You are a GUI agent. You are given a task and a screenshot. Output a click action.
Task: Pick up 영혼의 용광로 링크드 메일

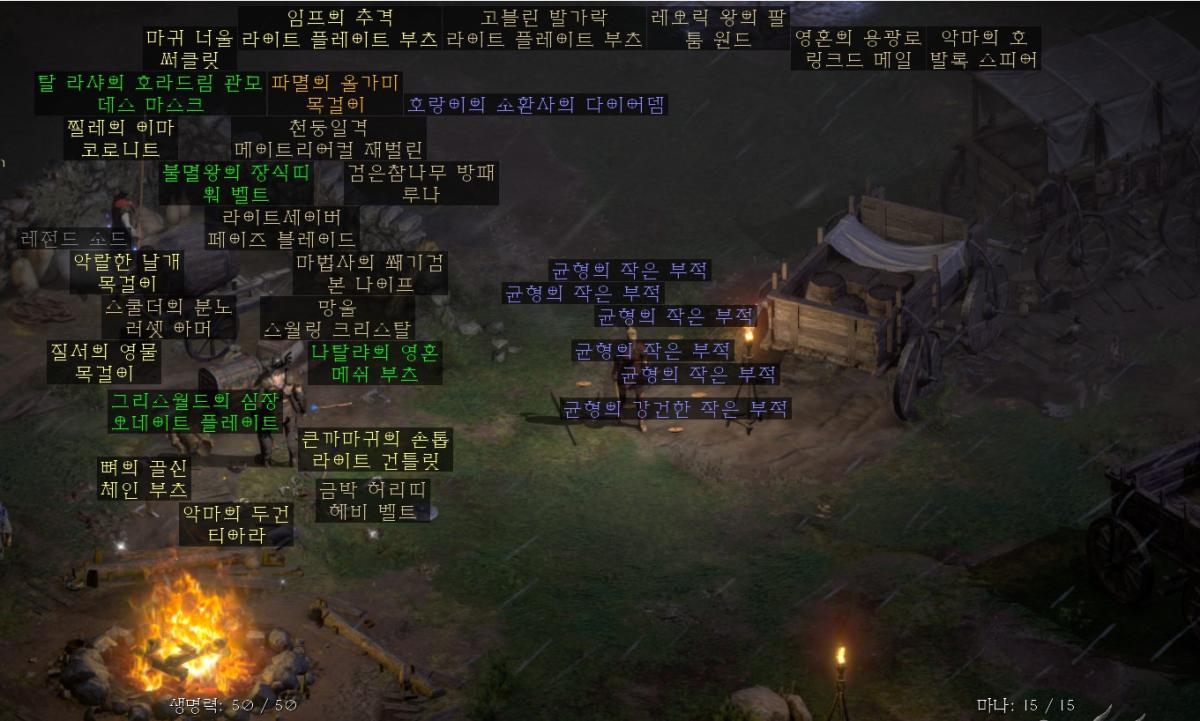tap(857, 49)
